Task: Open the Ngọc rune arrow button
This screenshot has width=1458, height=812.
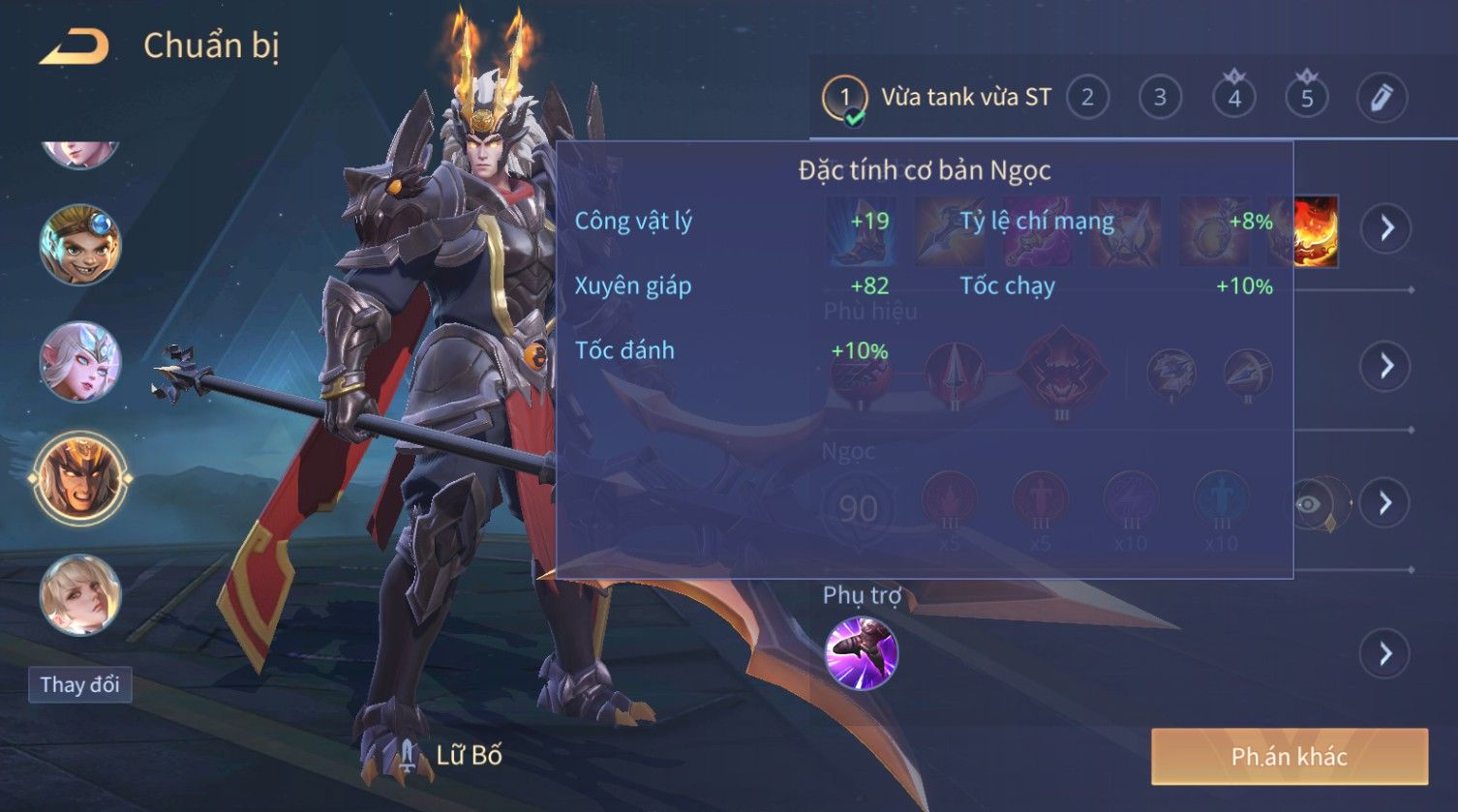Action: 1386,503
